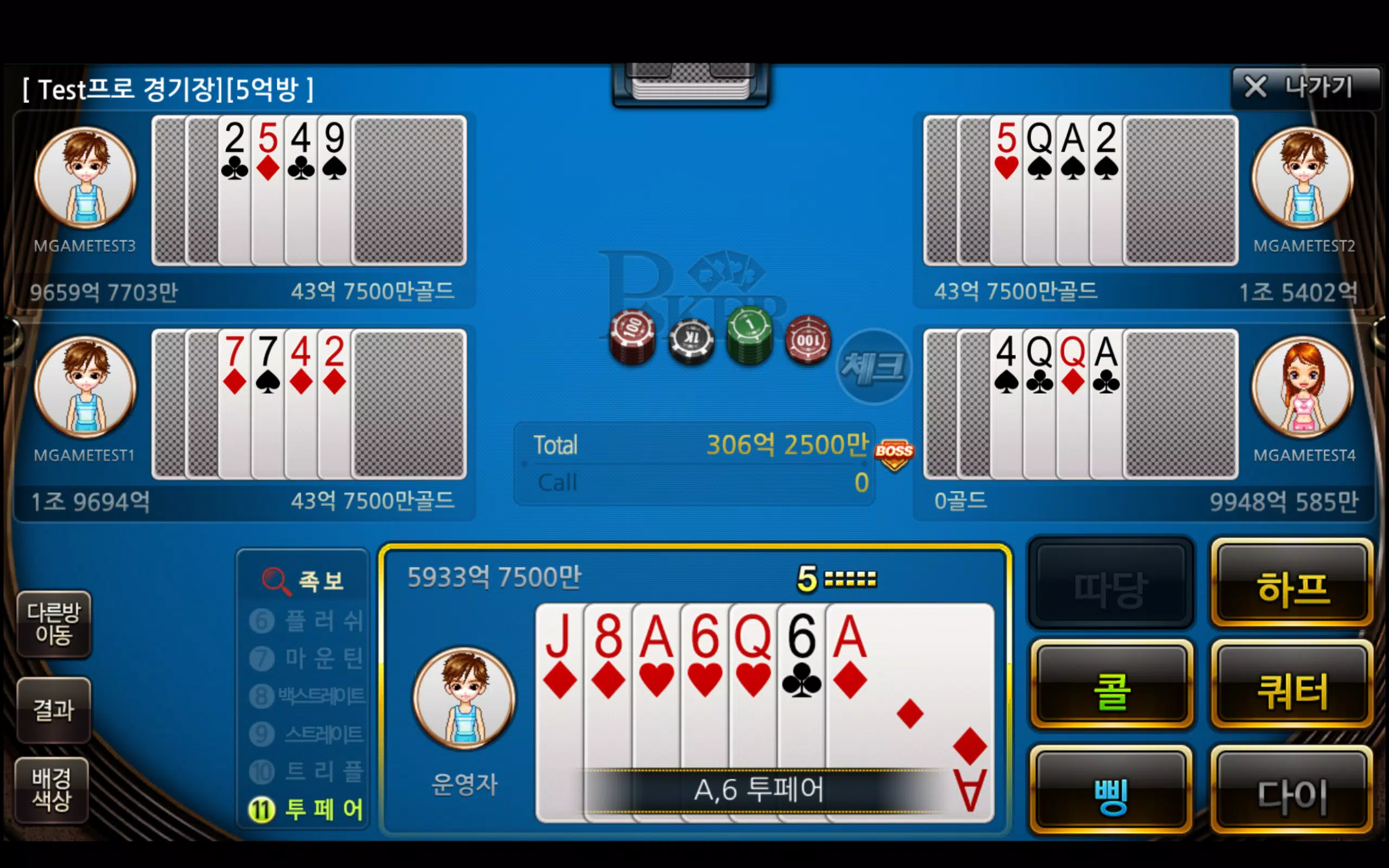The height and width of the screenshot is (868, 1389).
Task: Move to another room via 다른방 이동
Action: tap(53, 623)
